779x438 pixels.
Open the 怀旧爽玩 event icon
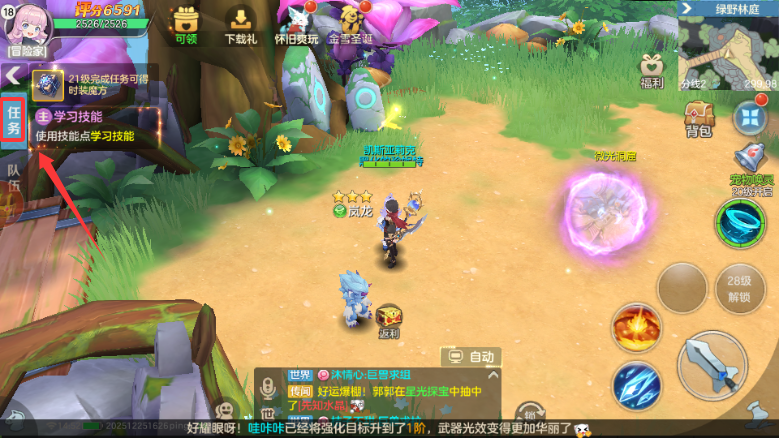tap(296, 25)
